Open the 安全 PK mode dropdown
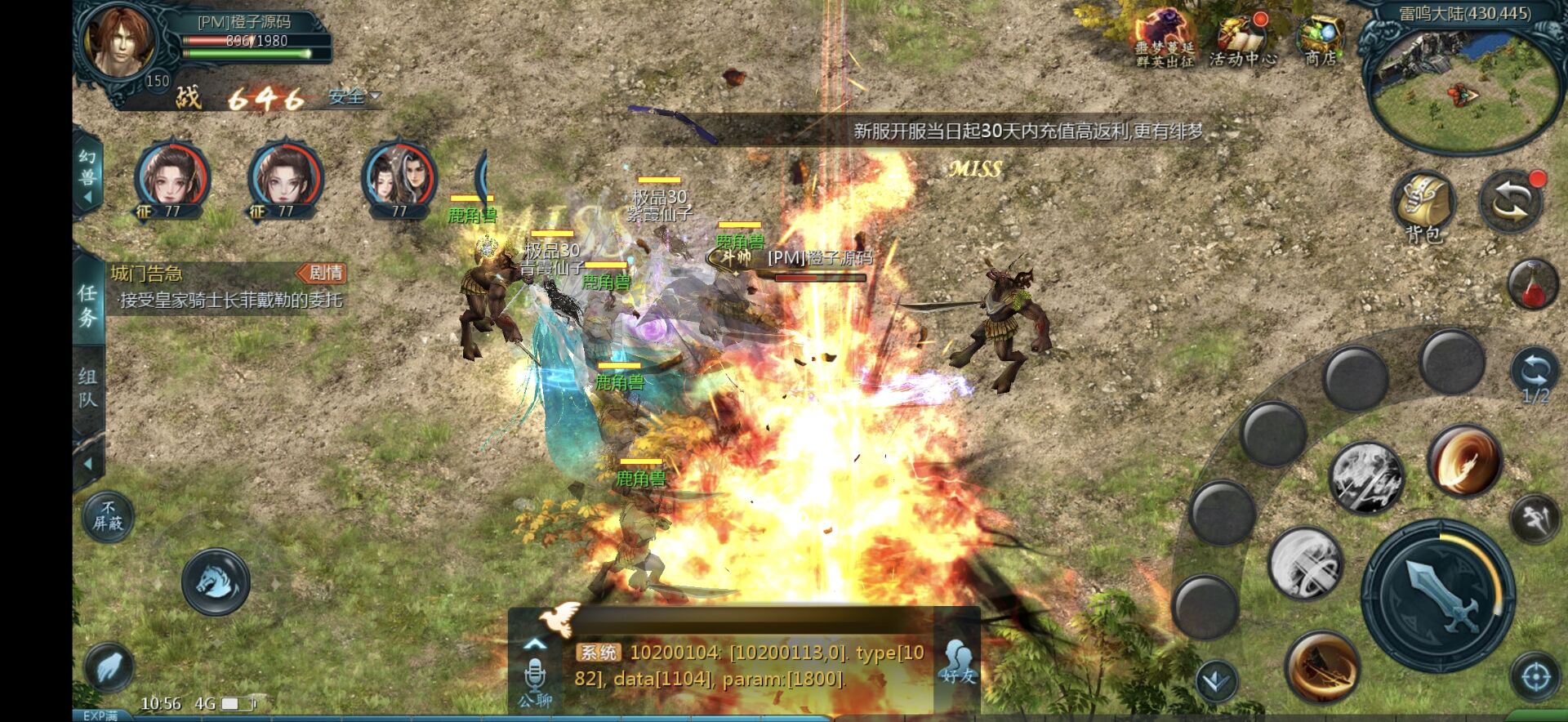The height and width of the screenshot is (722, 1568). coord(354,97)
